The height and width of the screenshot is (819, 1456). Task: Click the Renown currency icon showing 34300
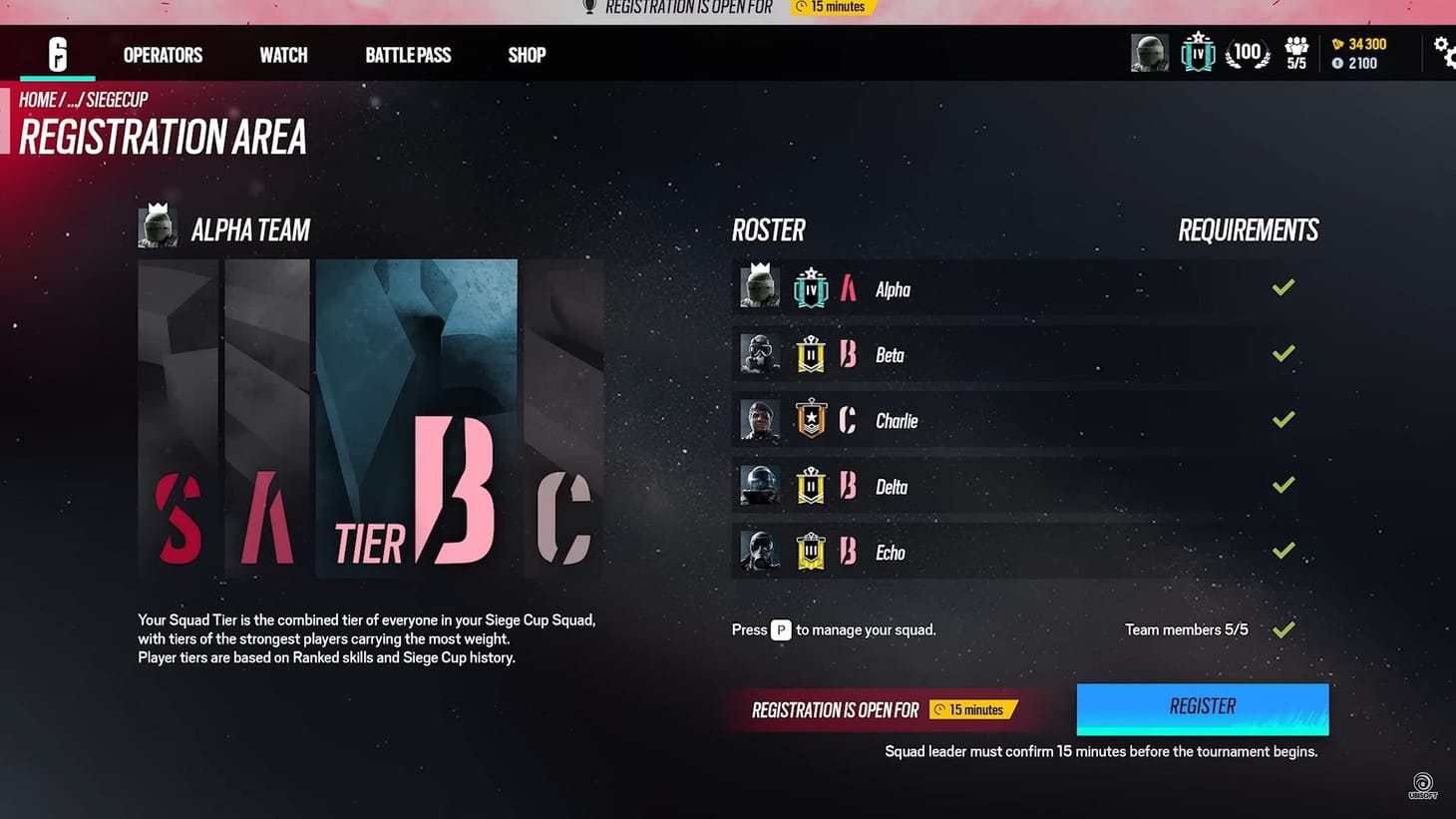click(1339, 44)
